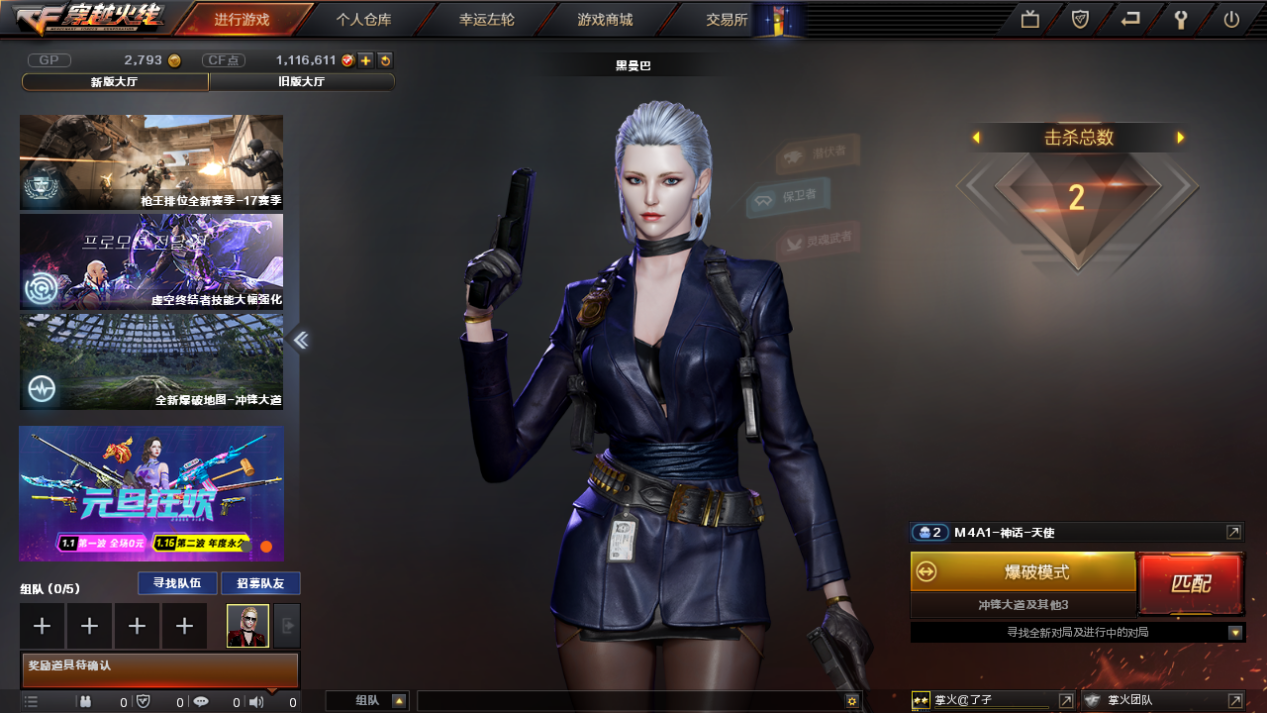View the 虚空终结者技能大幅强化 banner
The image size is (1267, 713).
tap(151, 261)
